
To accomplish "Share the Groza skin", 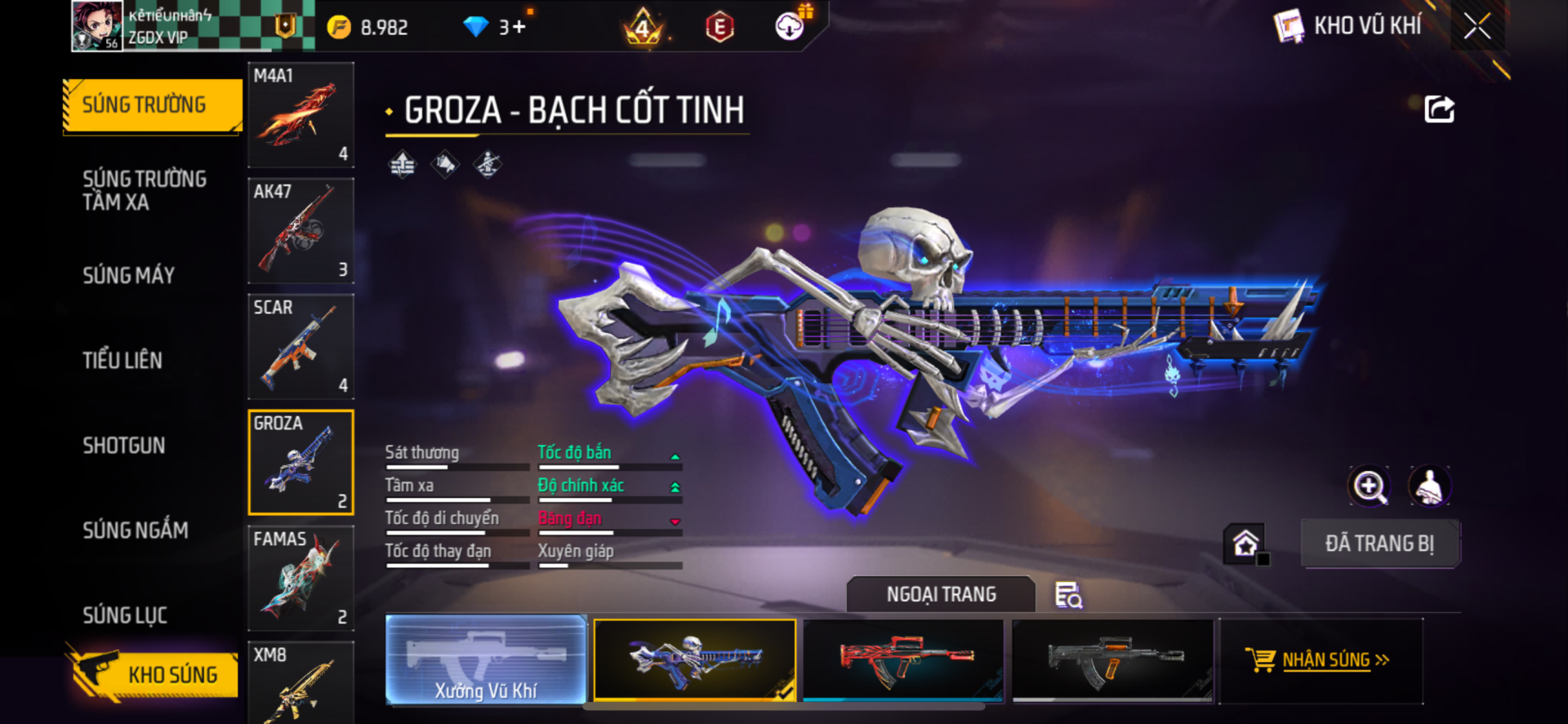I will (1439, 109).
